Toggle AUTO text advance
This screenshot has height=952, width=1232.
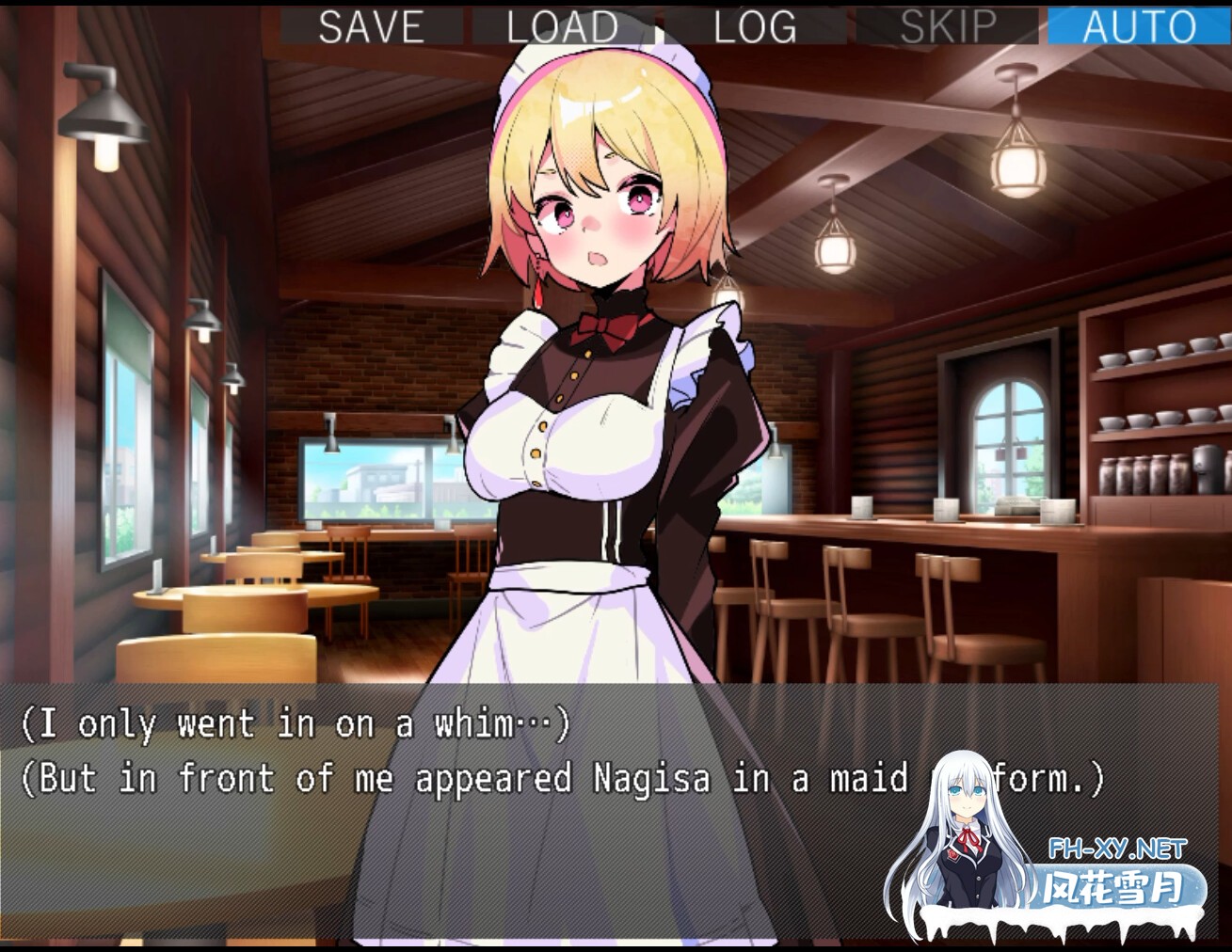click(1139, 25)
